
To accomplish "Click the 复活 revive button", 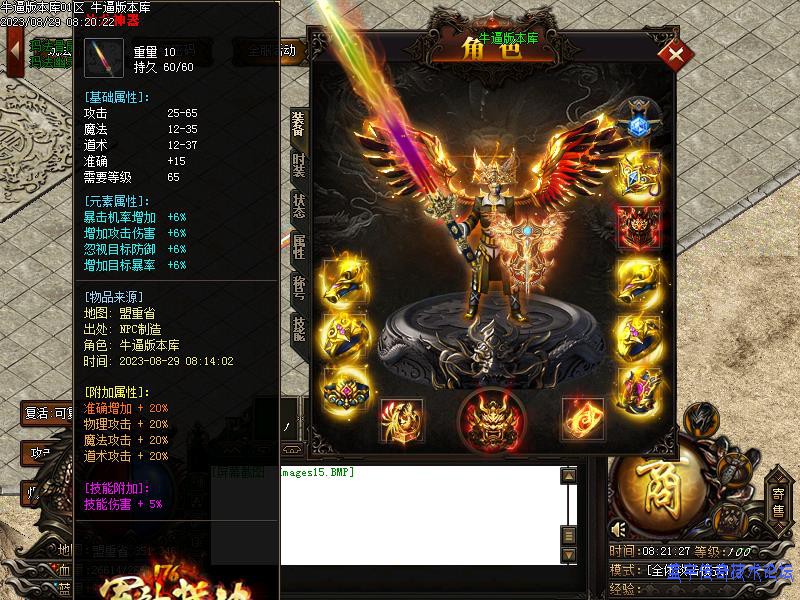I will [x=45, y=413].
